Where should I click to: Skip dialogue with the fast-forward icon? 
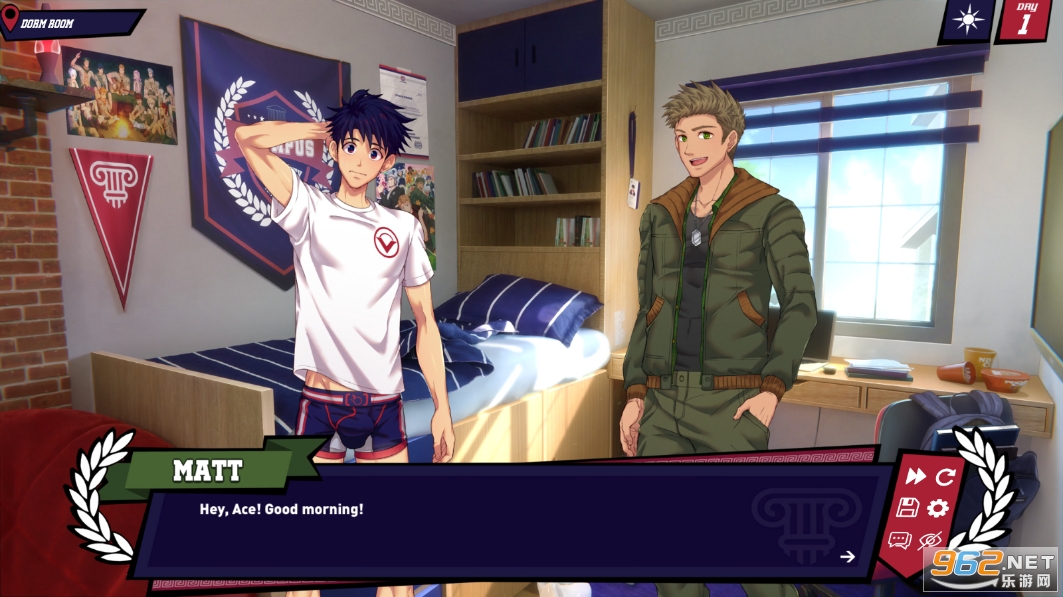(x=915, y=477)
